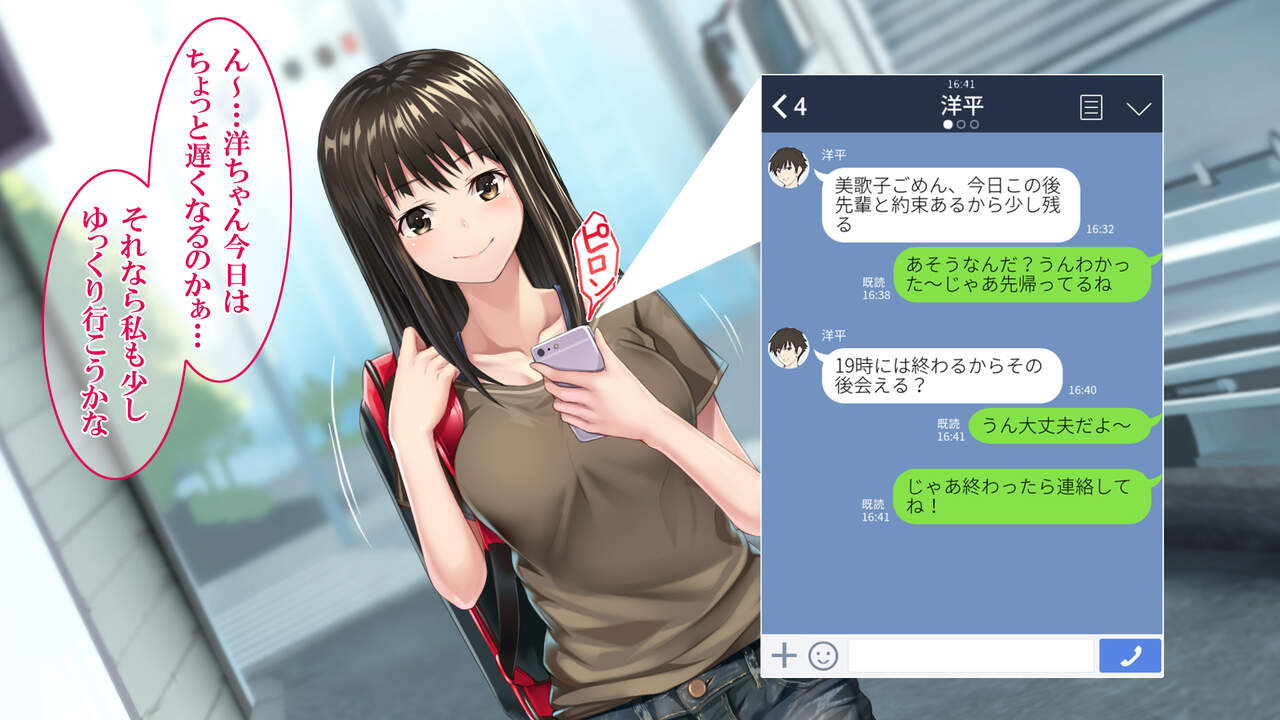Expand the chat options chevron
Screen dimensions: 1280x720
click(1139, 108)
